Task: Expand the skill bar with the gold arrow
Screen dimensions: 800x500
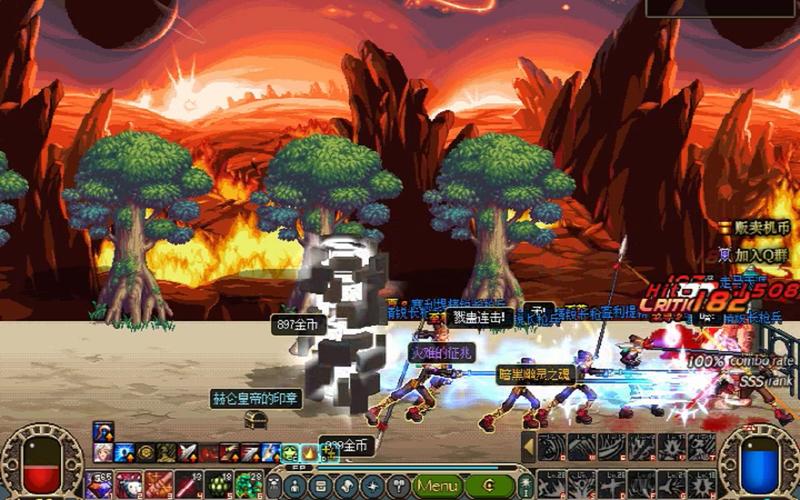Action: coord(529,447)
